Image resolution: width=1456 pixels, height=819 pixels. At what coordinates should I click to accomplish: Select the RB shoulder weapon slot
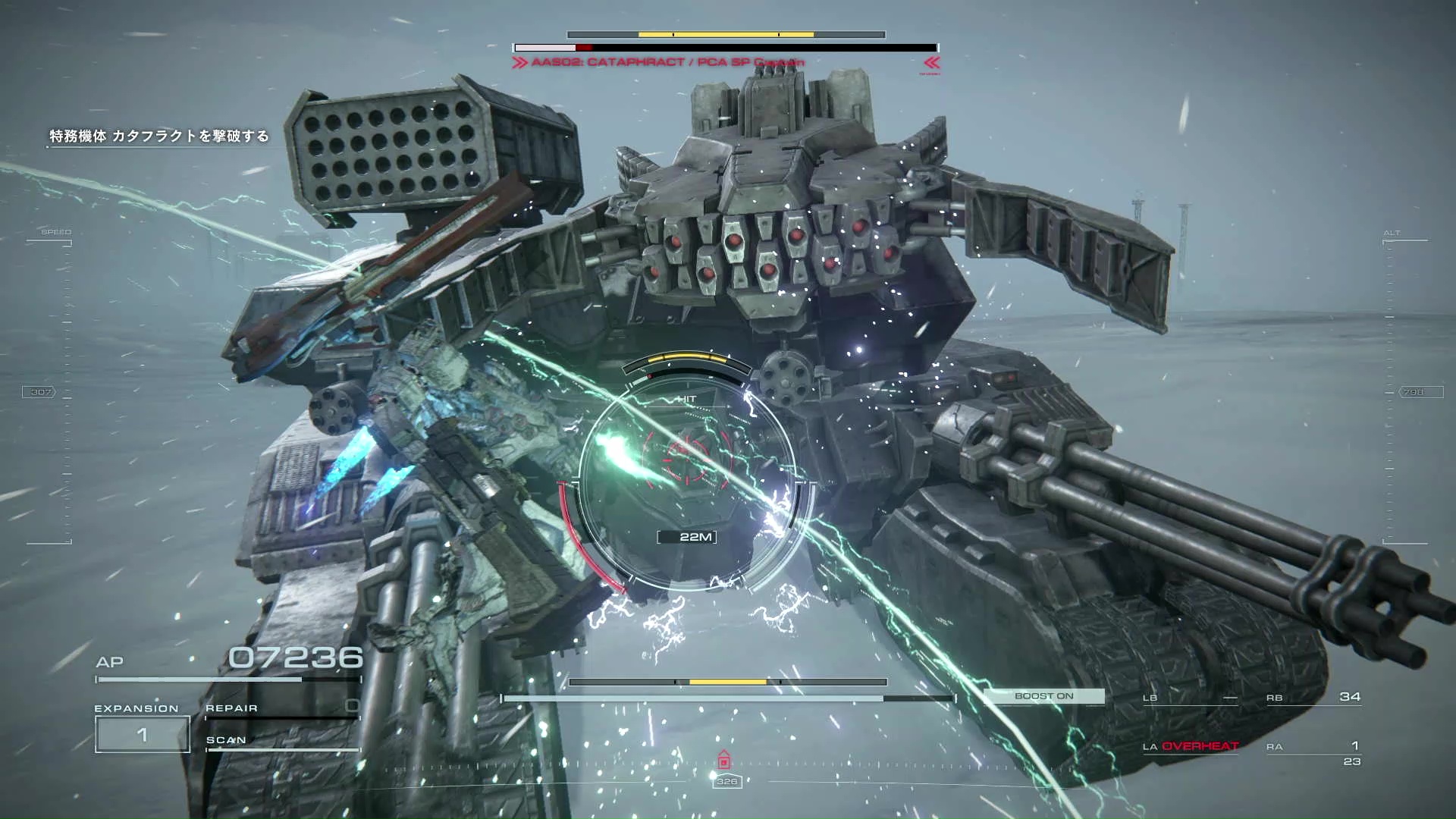point(1313,698)
